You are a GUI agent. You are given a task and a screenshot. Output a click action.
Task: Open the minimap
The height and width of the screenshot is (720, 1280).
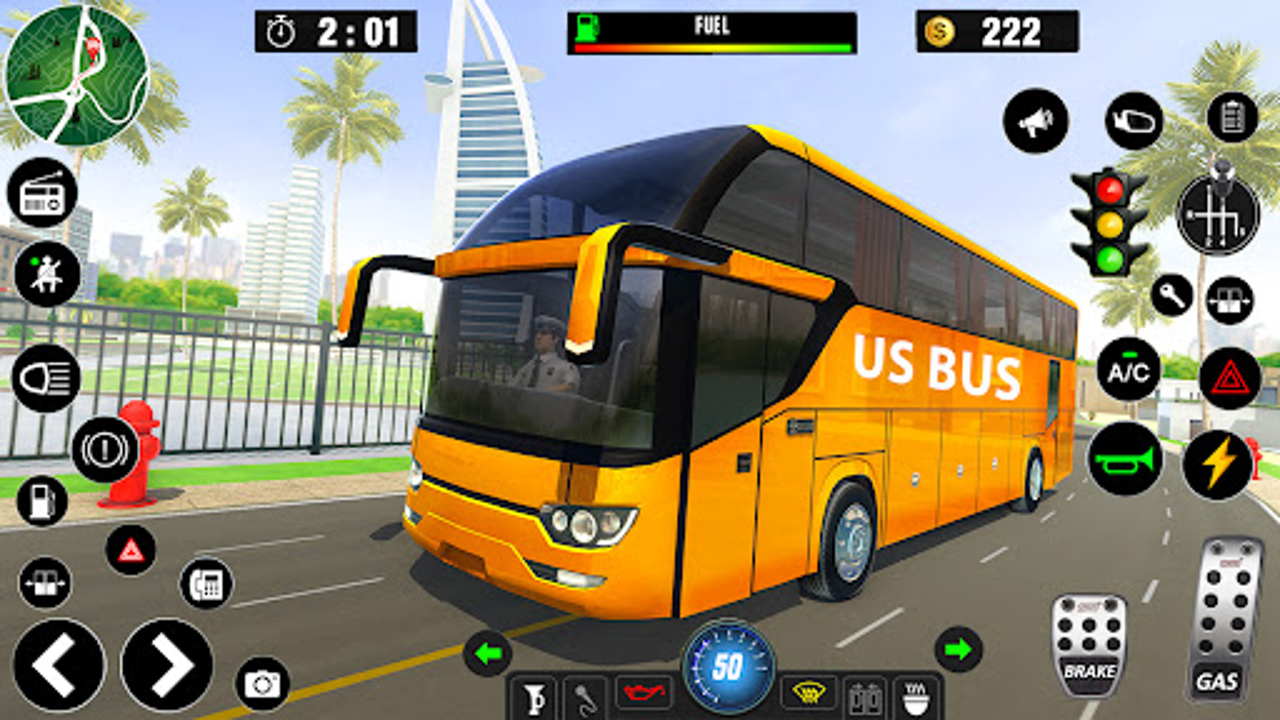75,75
